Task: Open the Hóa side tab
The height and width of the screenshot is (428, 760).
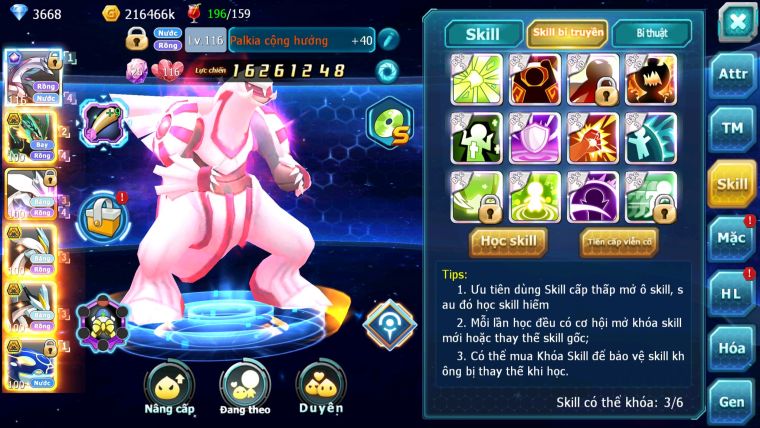Action: [732, 347]
